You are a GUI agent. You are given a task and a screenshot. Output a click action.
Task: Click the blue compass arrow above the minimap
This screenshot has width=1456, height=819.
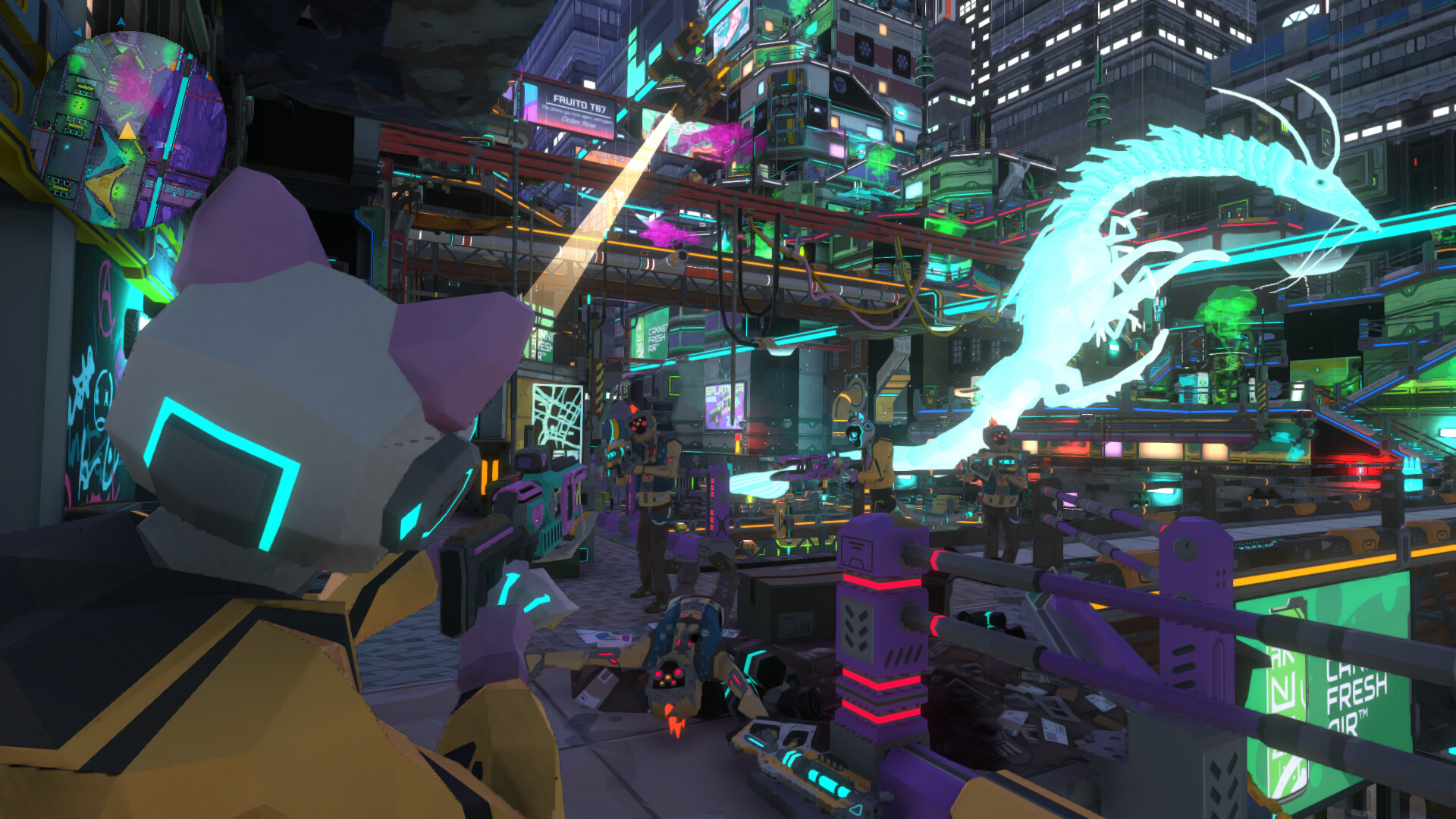pyautogui.click(x=121, y=19)
